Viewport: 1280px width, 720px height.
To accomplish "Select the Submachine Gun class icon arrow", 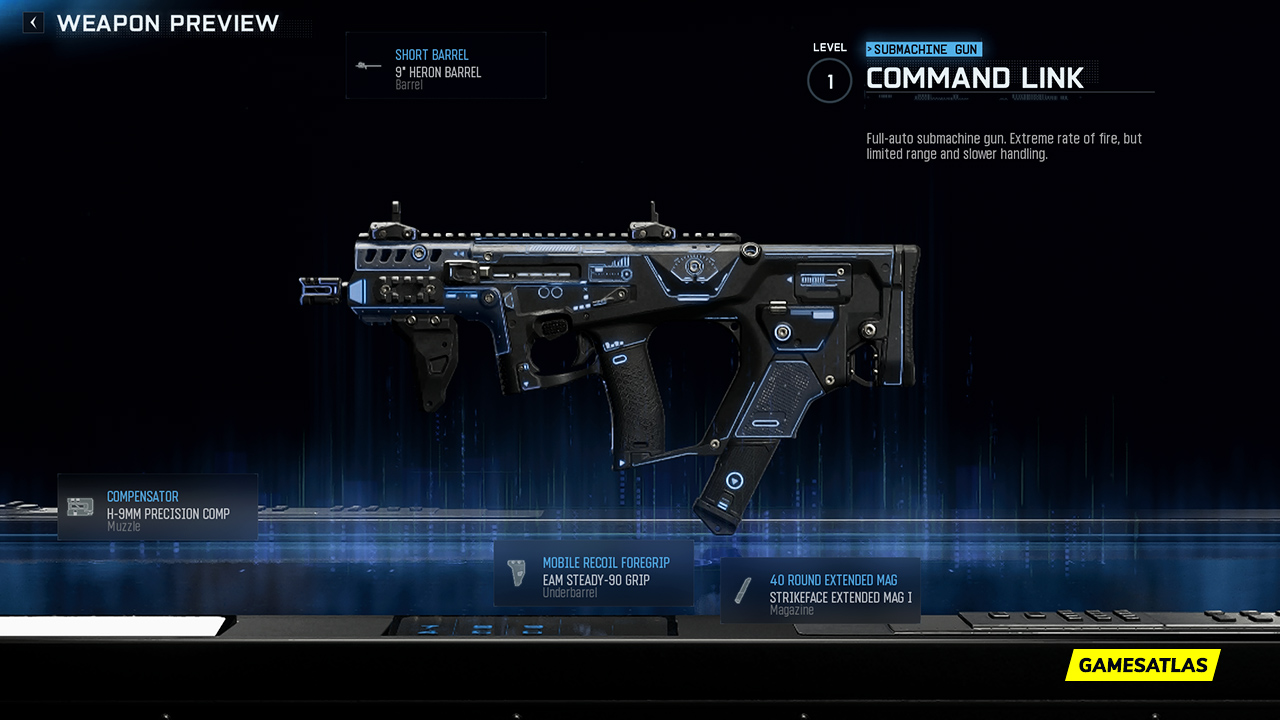I will tap(869, 48).
